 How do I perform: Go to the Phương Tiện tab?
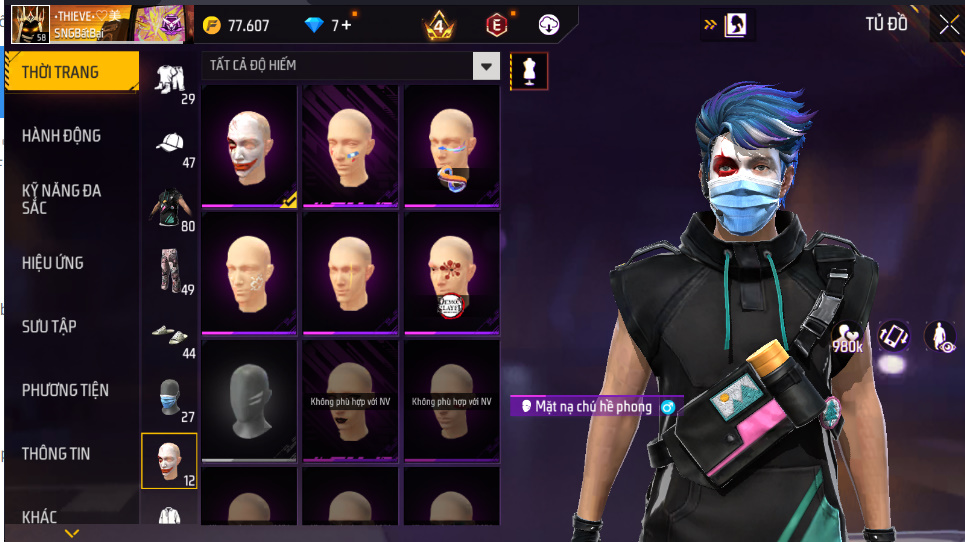pyautogui.click(x=66, y=390)
